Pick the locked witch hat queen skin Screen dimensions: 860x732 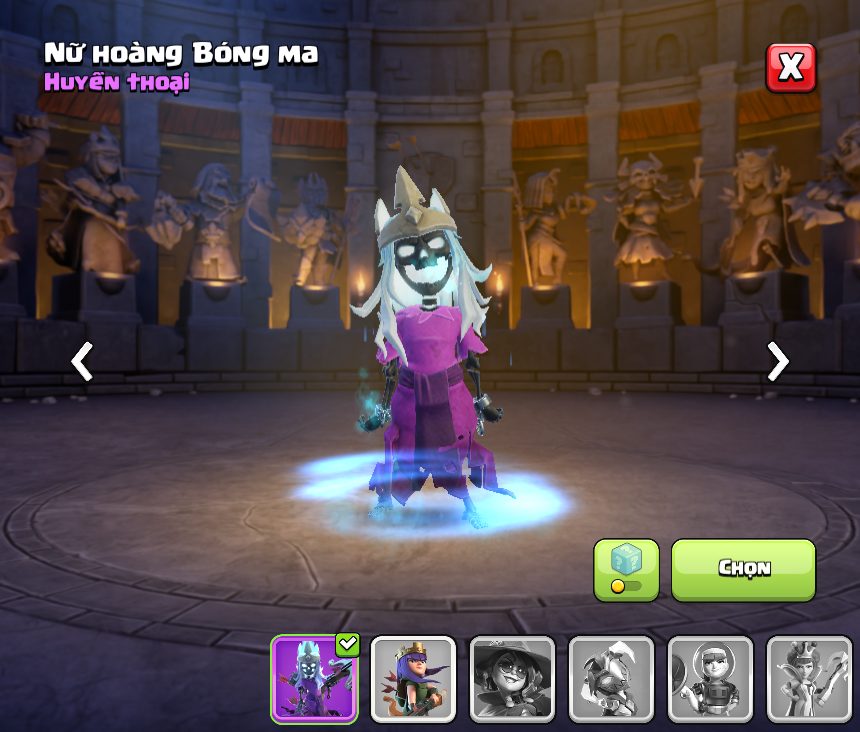512,679
